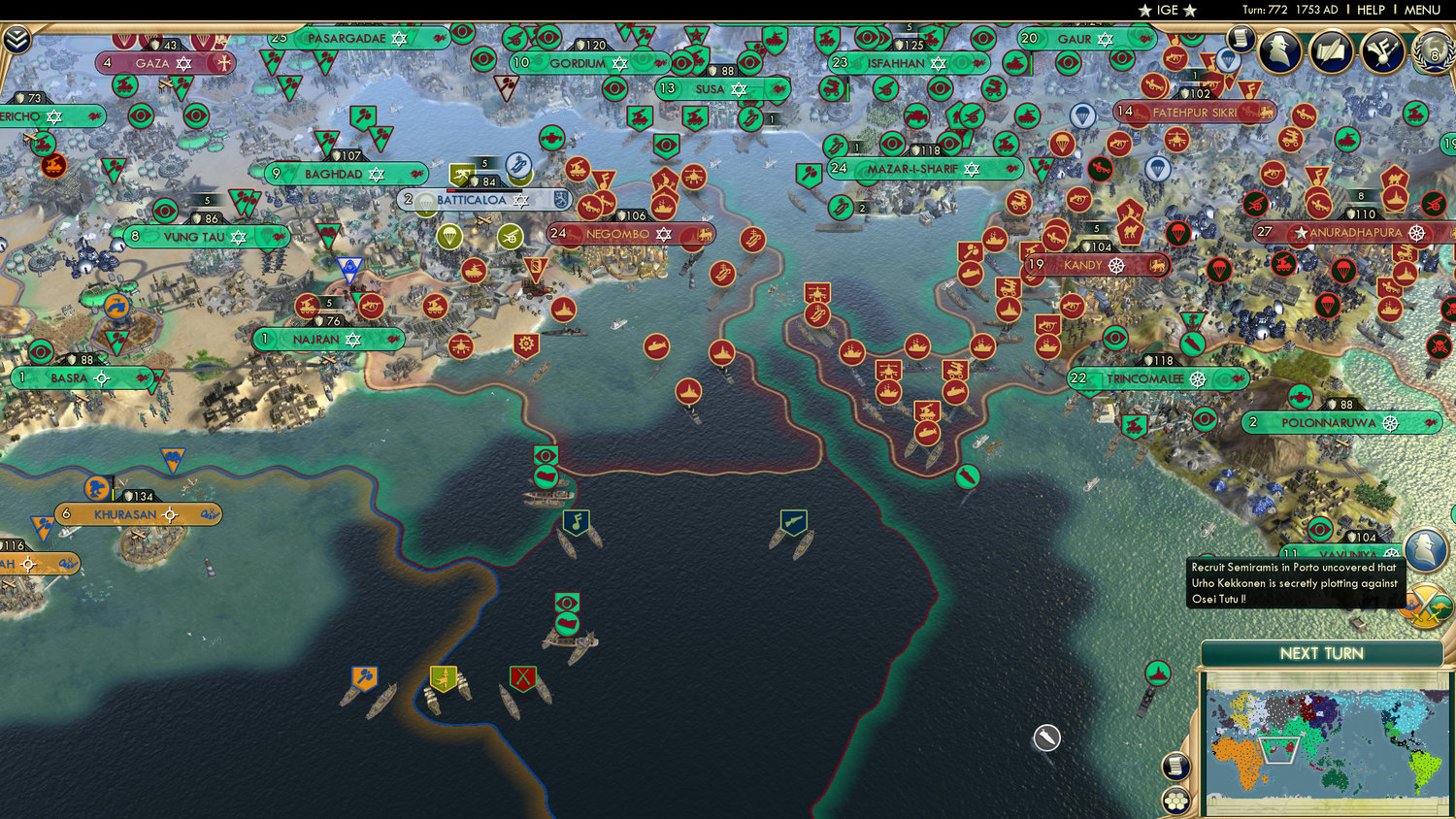Toggle Strategic View with the hex icon
This screenshot has width=1456, height=819.
pos(1175,801)
